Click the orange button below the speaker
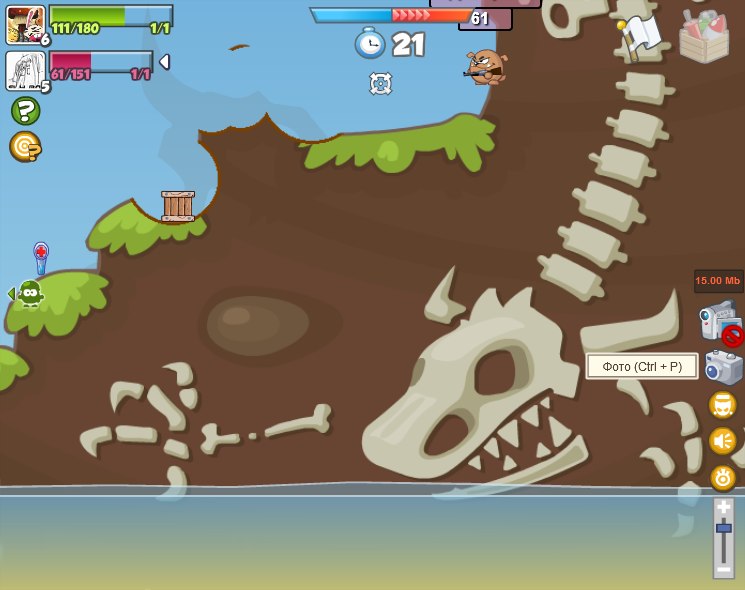Viewport: 745px width, 590px height. coord(723,477)
